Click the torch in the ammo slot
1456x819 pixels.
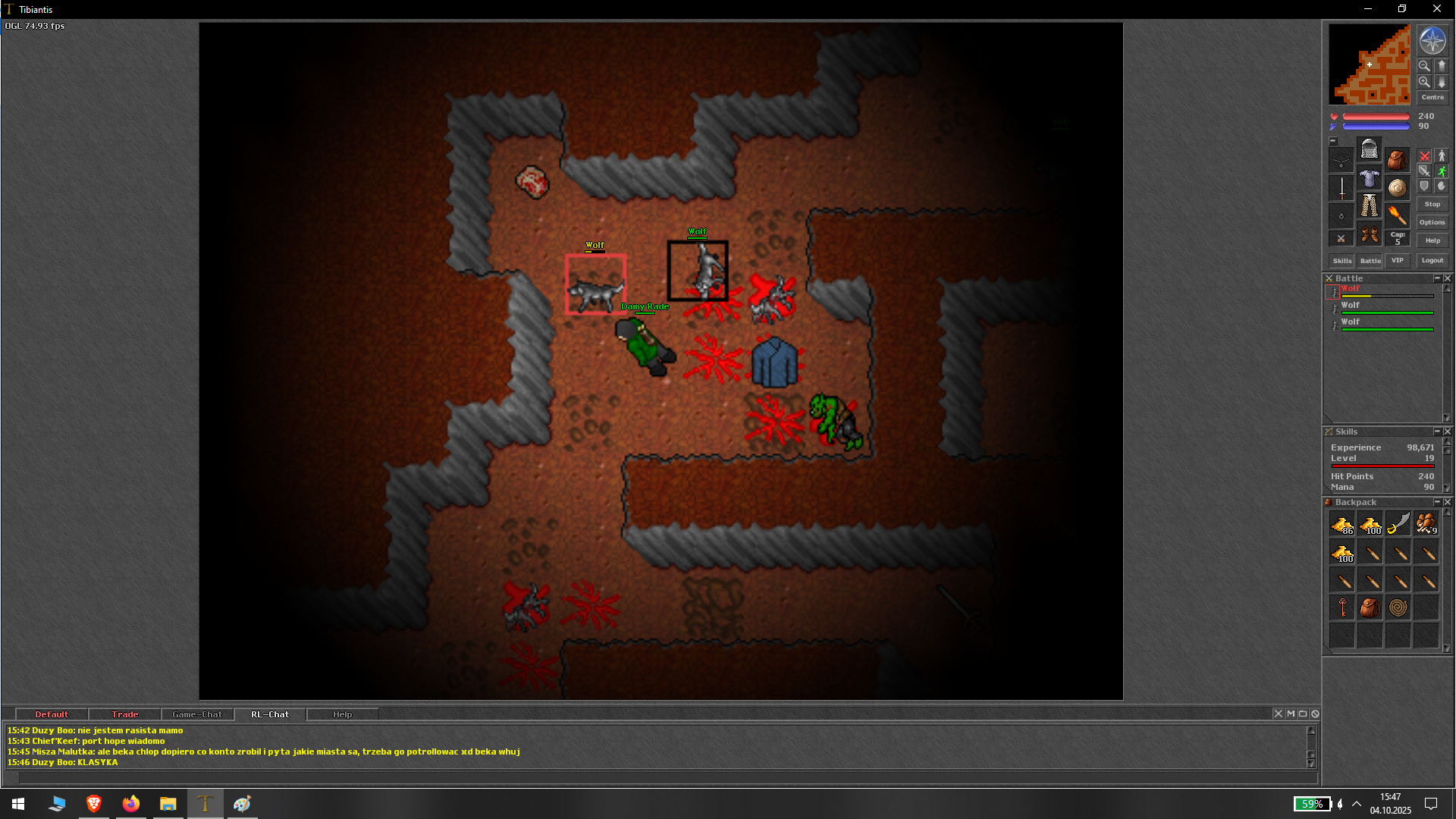[1398, 216]
